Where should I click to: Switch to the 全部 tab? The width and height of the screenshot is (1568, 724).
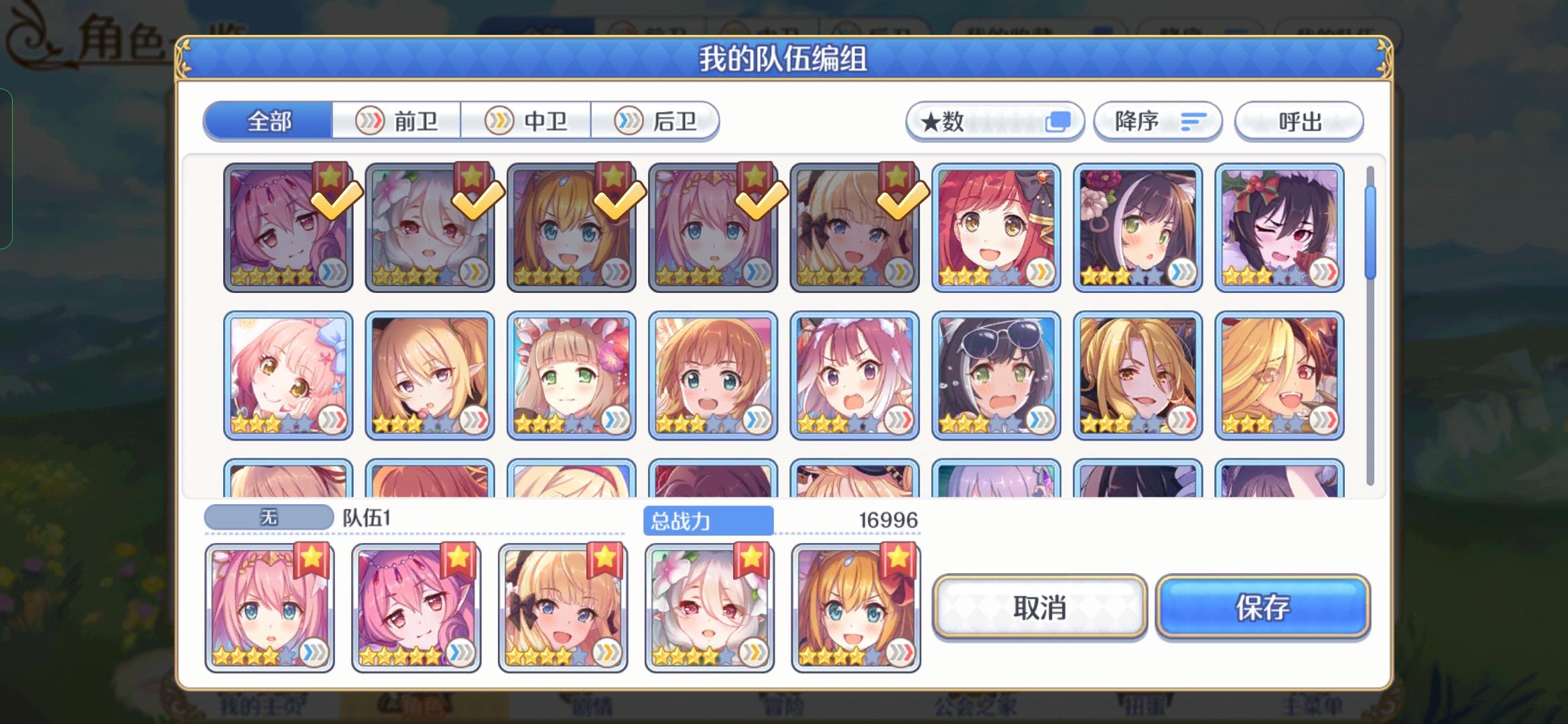pyautogui.click(x=271, y=121)
